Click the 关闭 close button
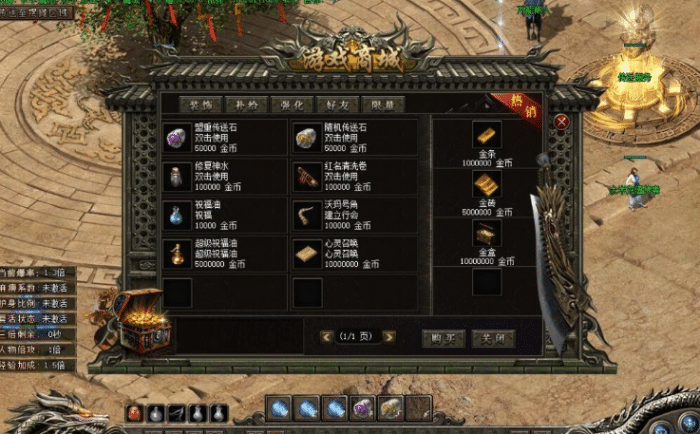 494,338
